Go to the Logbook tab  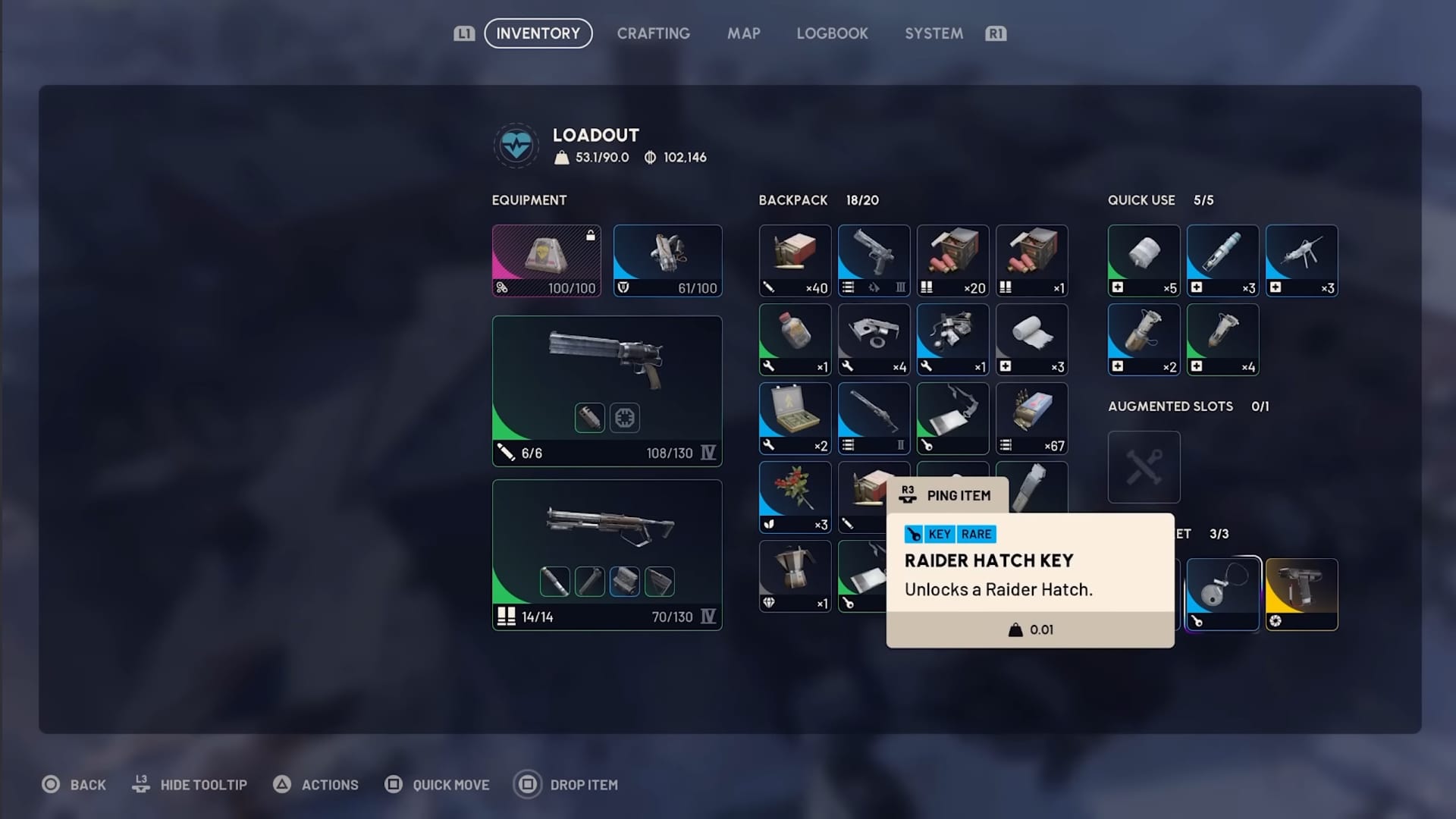pos(832,33)
